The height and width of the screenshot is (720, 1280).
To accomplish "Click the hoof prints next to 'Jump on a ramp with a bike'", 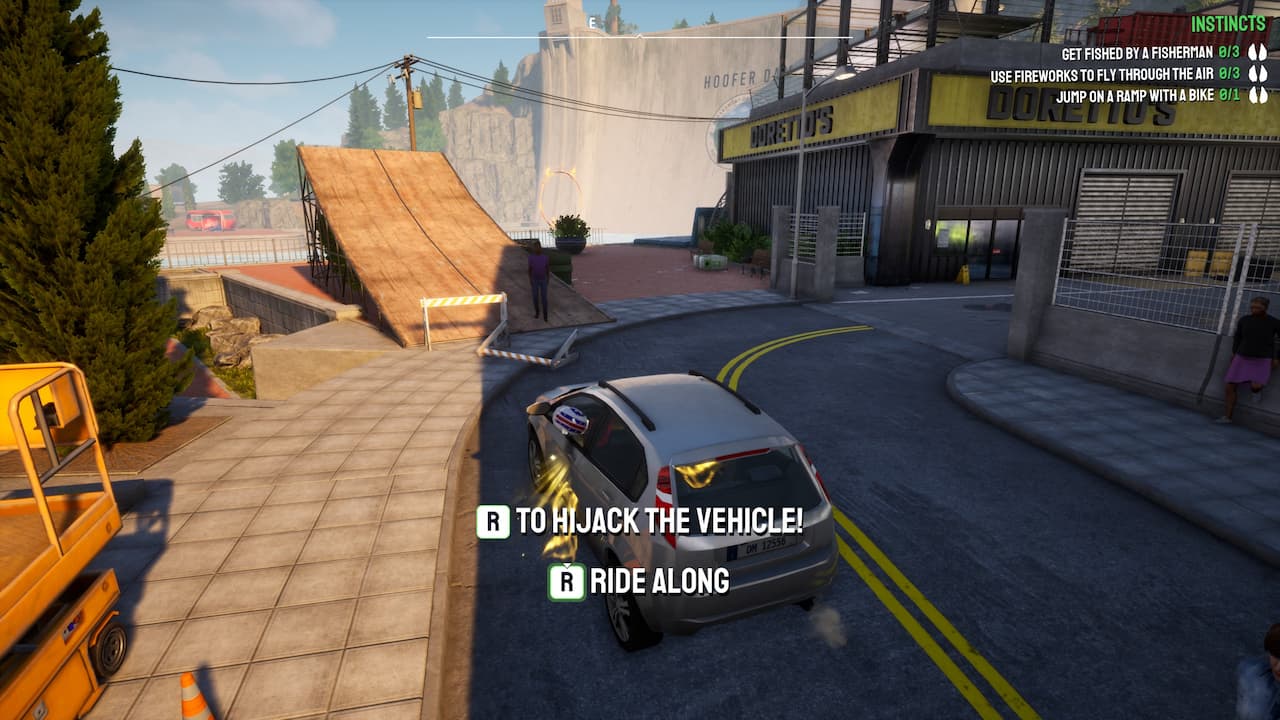I will (1258, 94).
